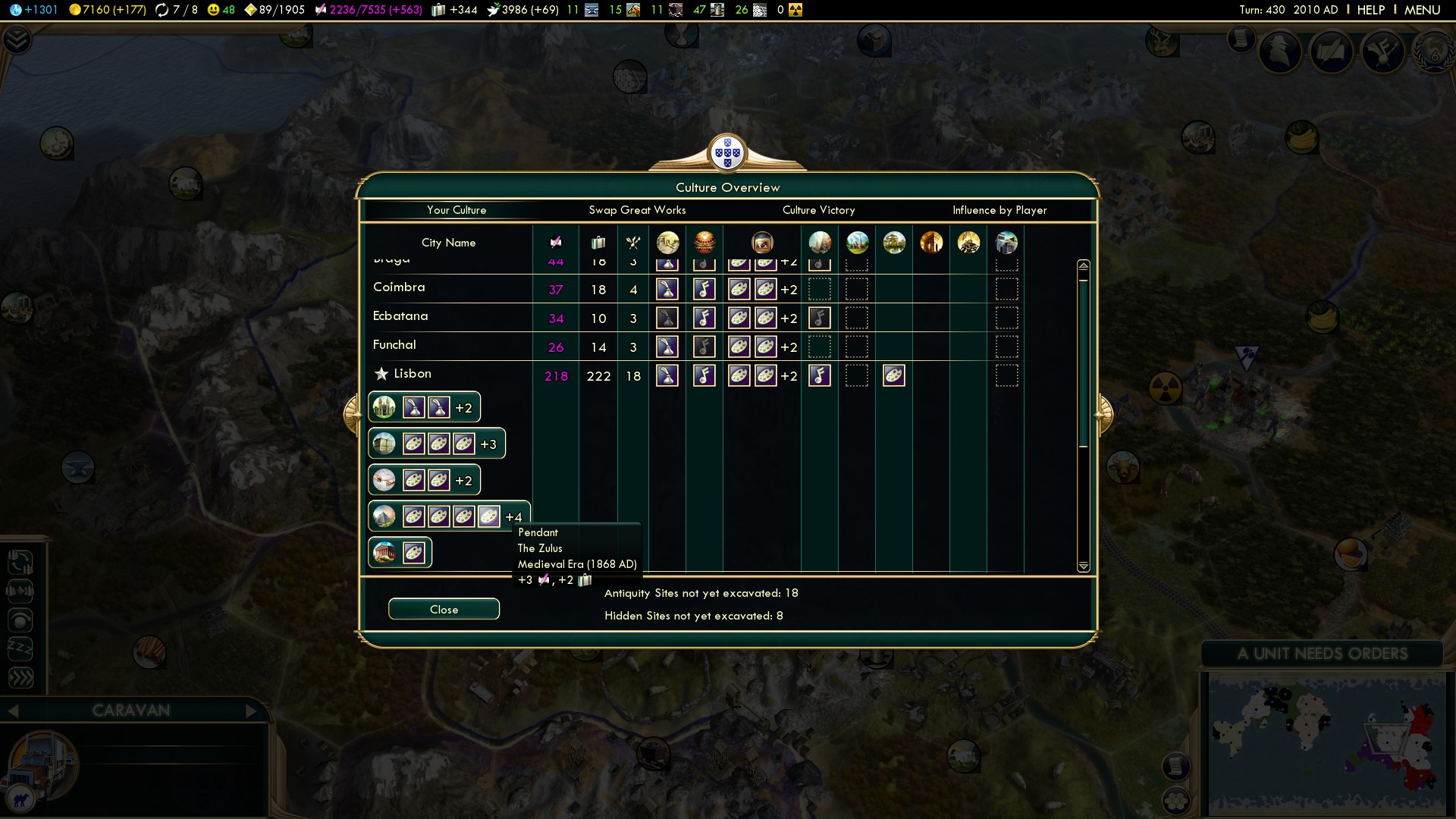Screen dimensions: 1456x819
Task: Close the Culture Overview window
Action: click(x=444, y=610)
